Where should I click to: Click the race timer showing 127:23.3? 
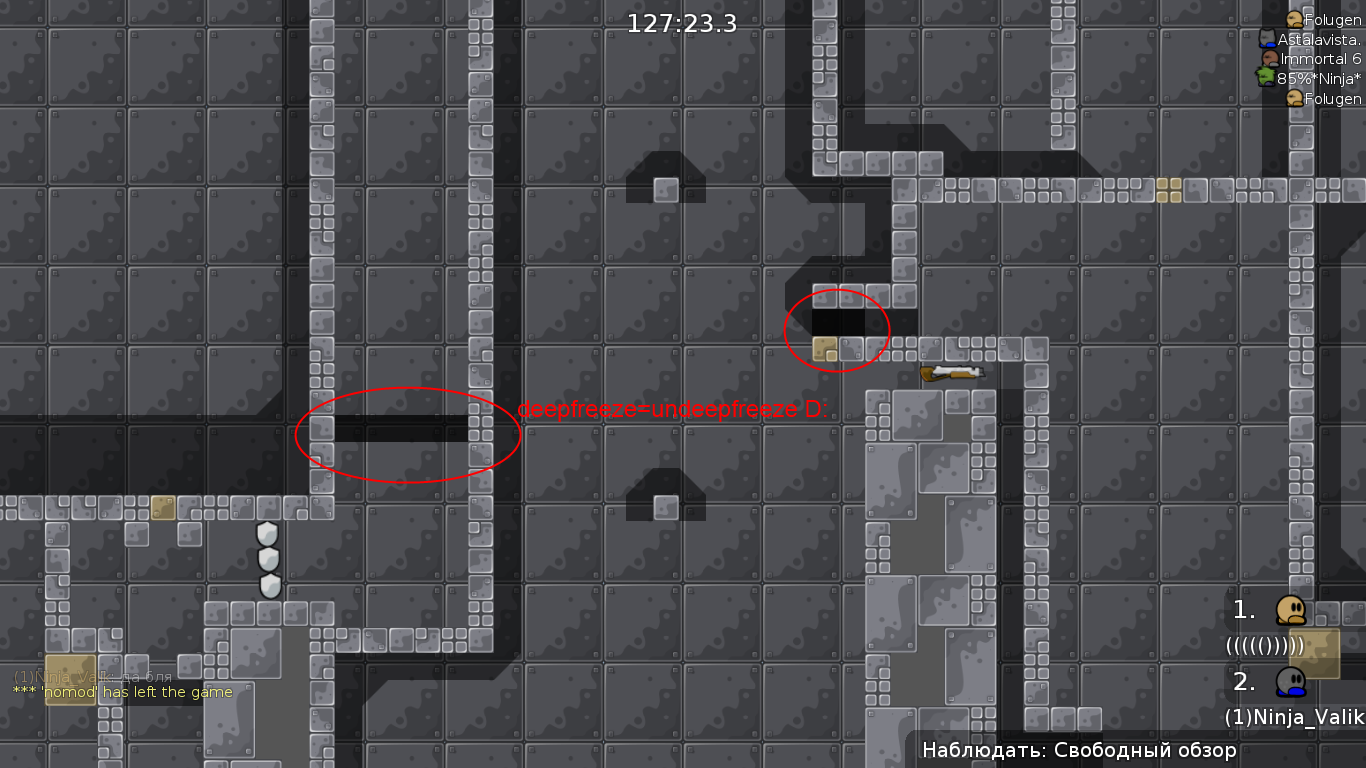680,23
